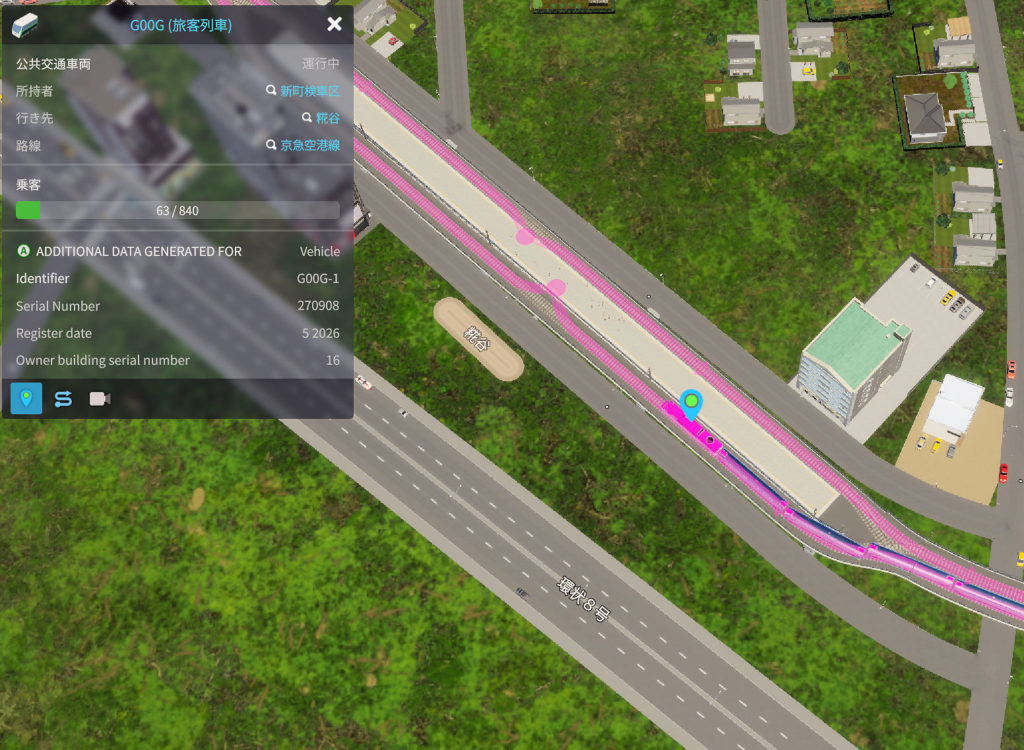Image resolution: width=1024 pixels, height=750 pixels.
Task: Close the G00G vehicle info panel
Action: (334, 24)
